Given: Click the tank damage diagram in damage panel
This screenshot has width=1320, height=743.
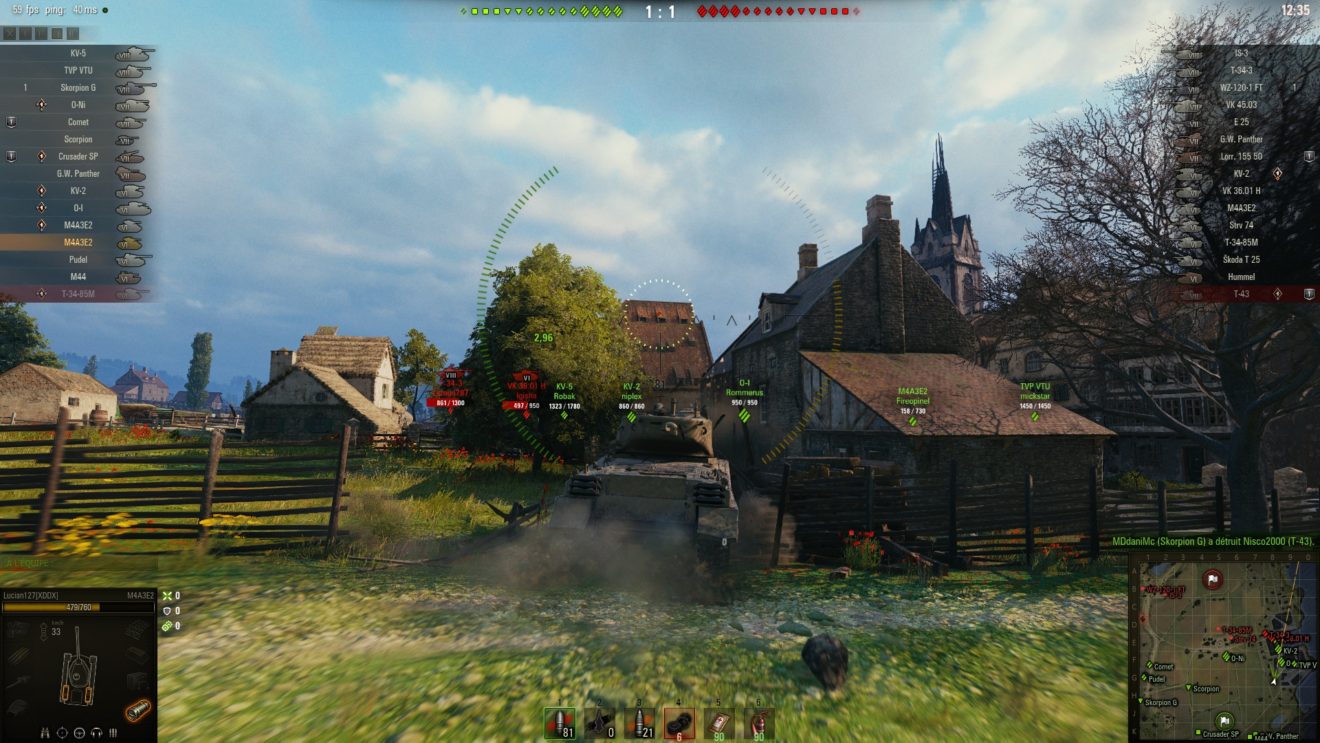Looking at the screenshot, I should pos(76,665).
